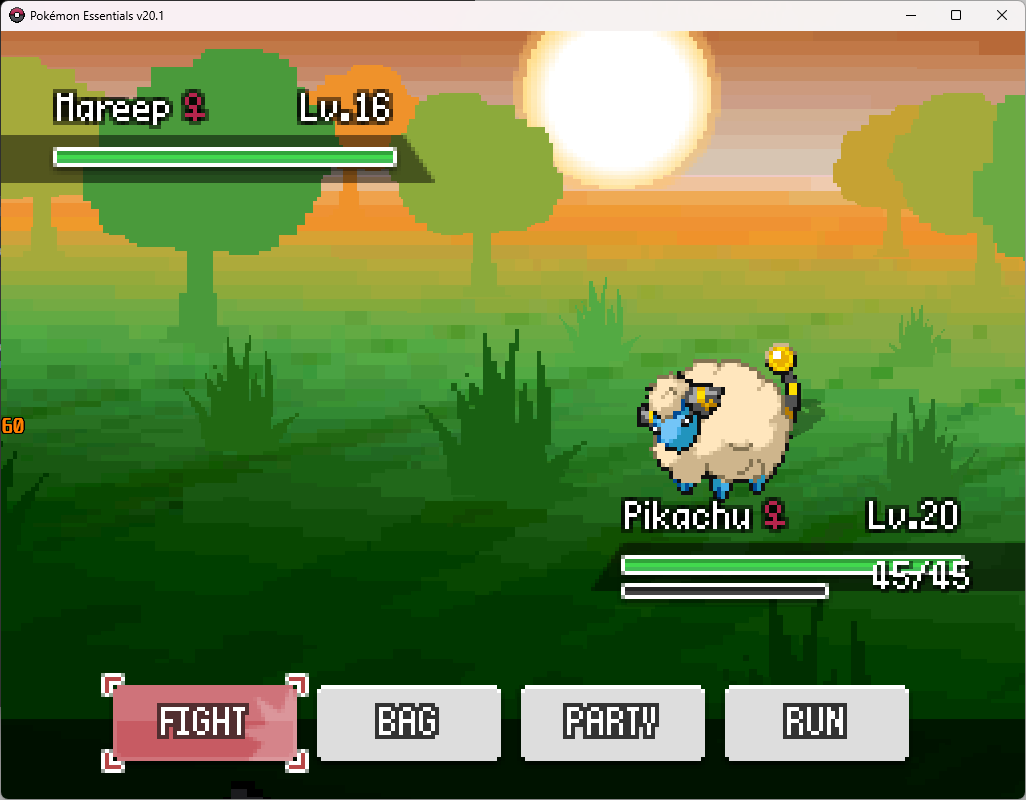Minimize the game window
This screenshot has height=800, width=1026.
tap(910, 15)
